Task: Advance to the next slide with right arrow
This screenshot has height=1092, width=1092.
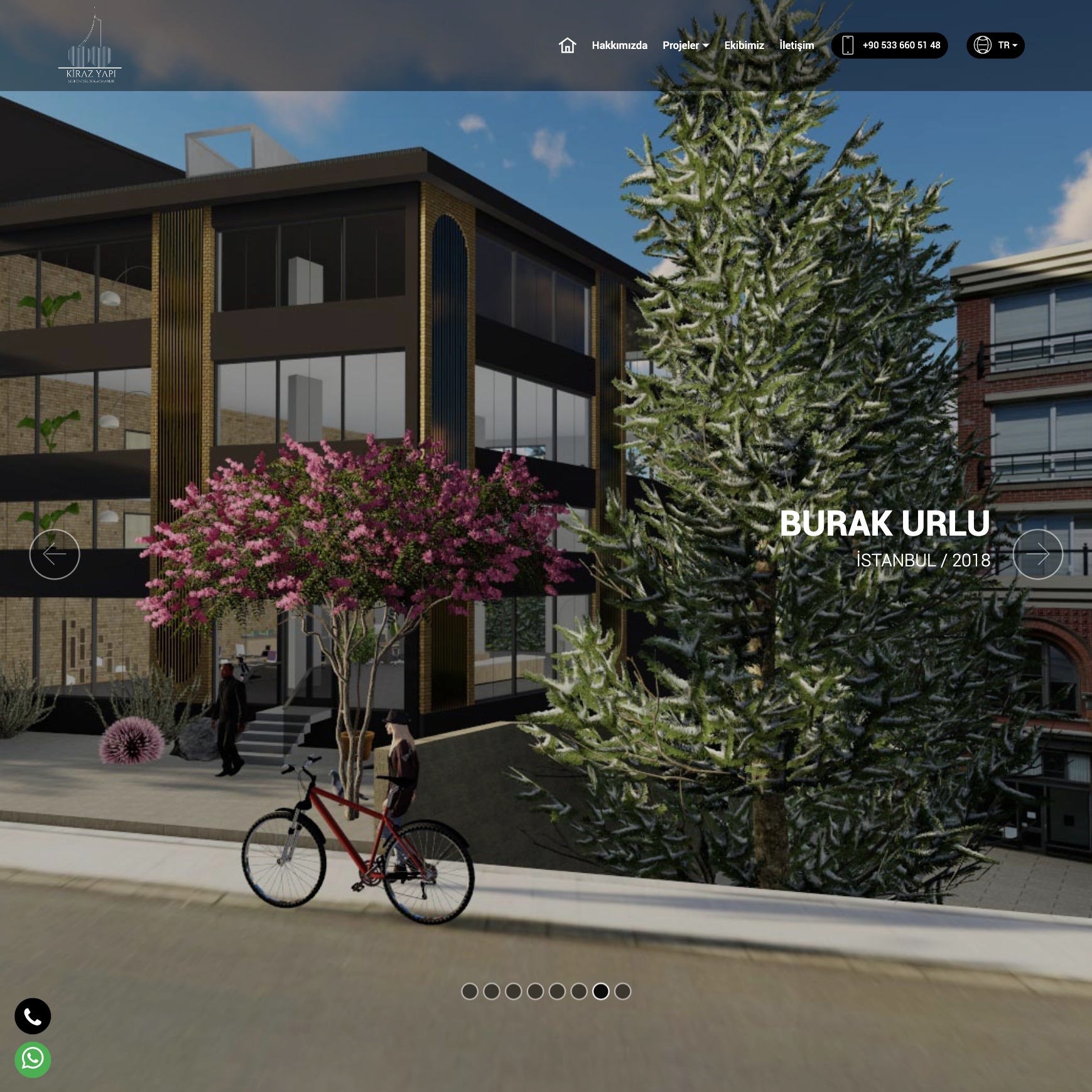Action: click(1037, 554)
